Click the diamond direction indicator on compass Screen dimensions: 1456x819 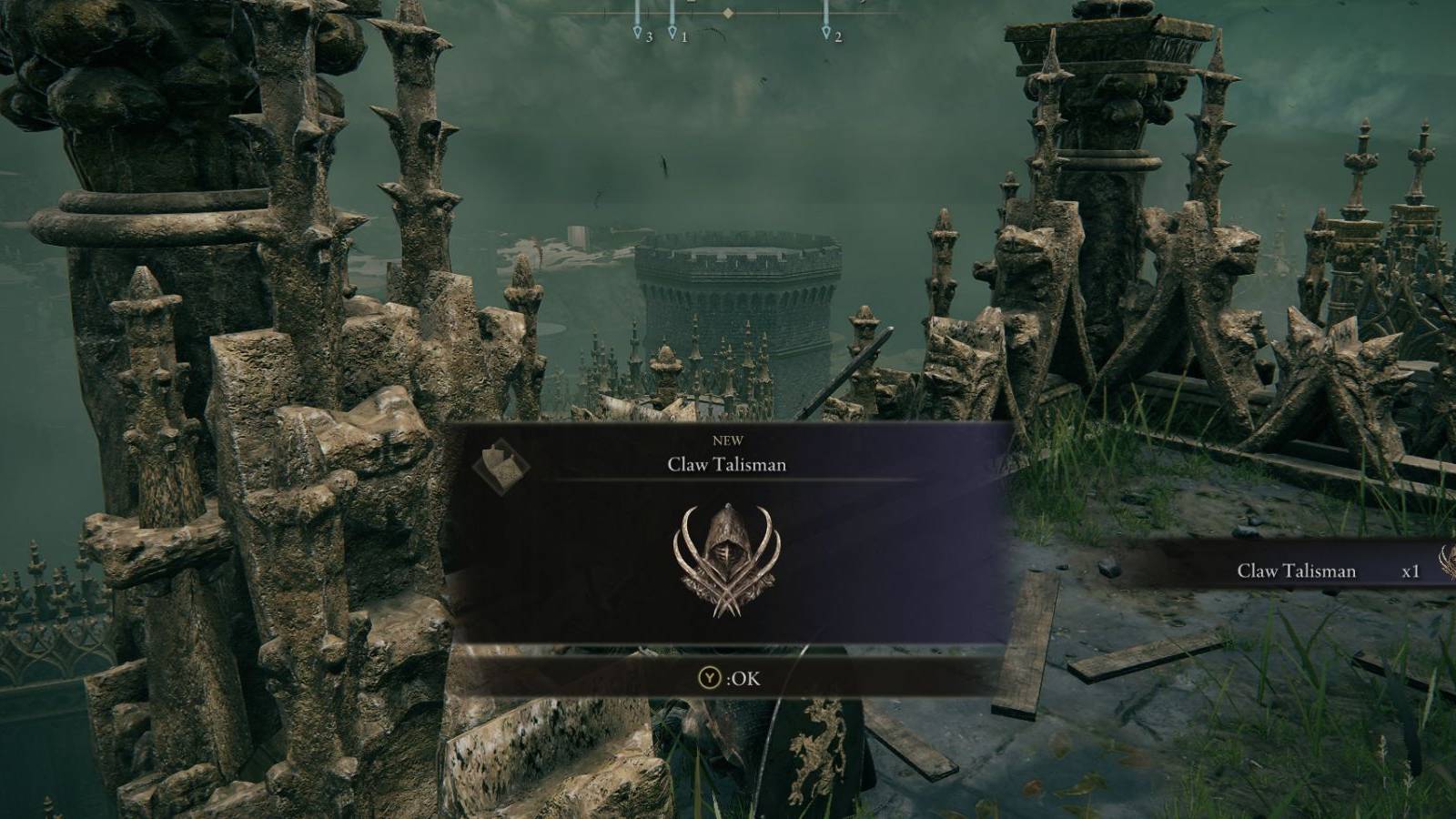click(726, 14)
